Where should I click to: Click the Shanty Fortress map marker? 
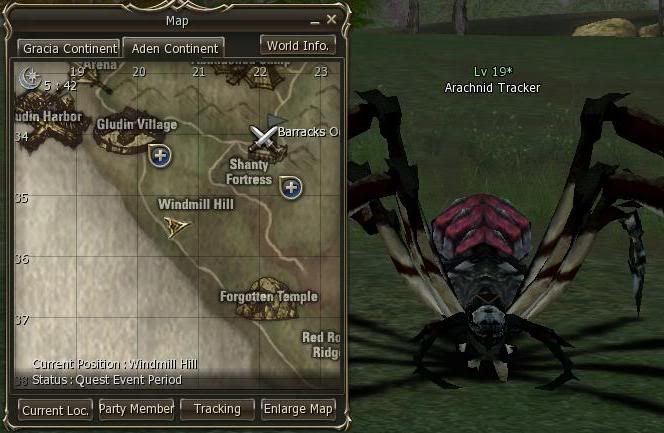click(268, 153)
